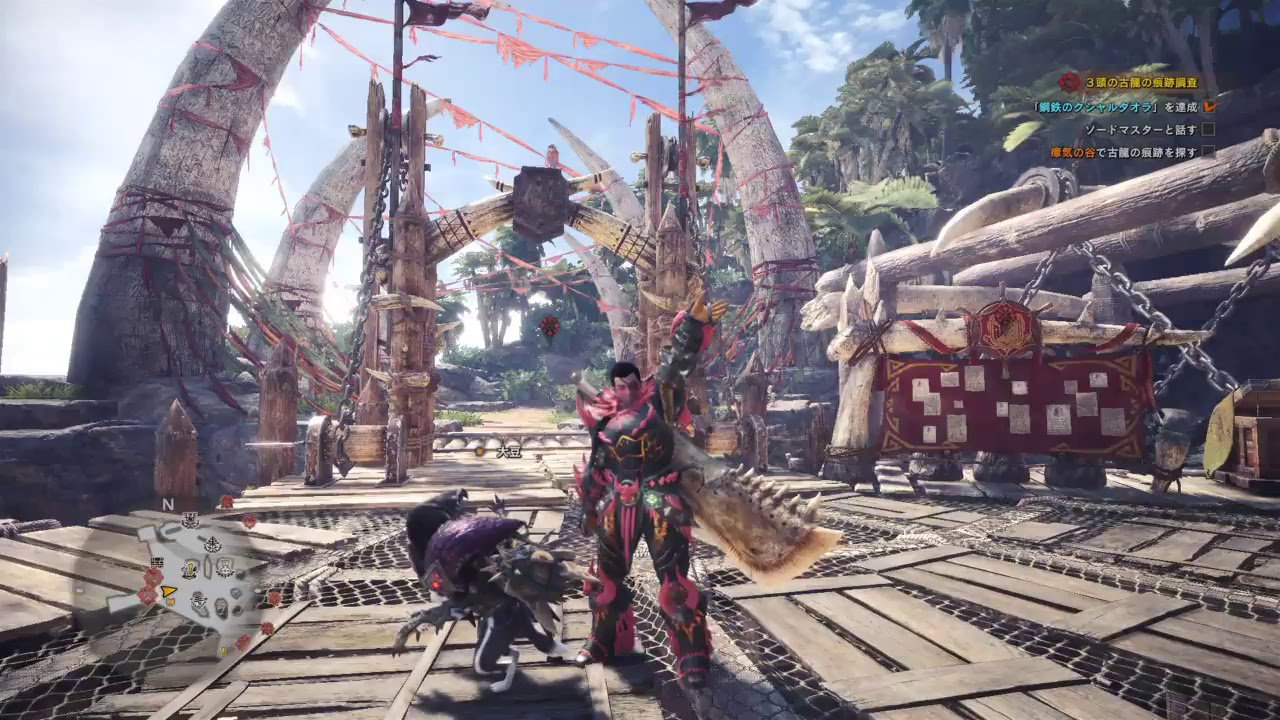Click the orange checkmark on the completed objective
1280x720 pixels.
[x=1209, y=105]
